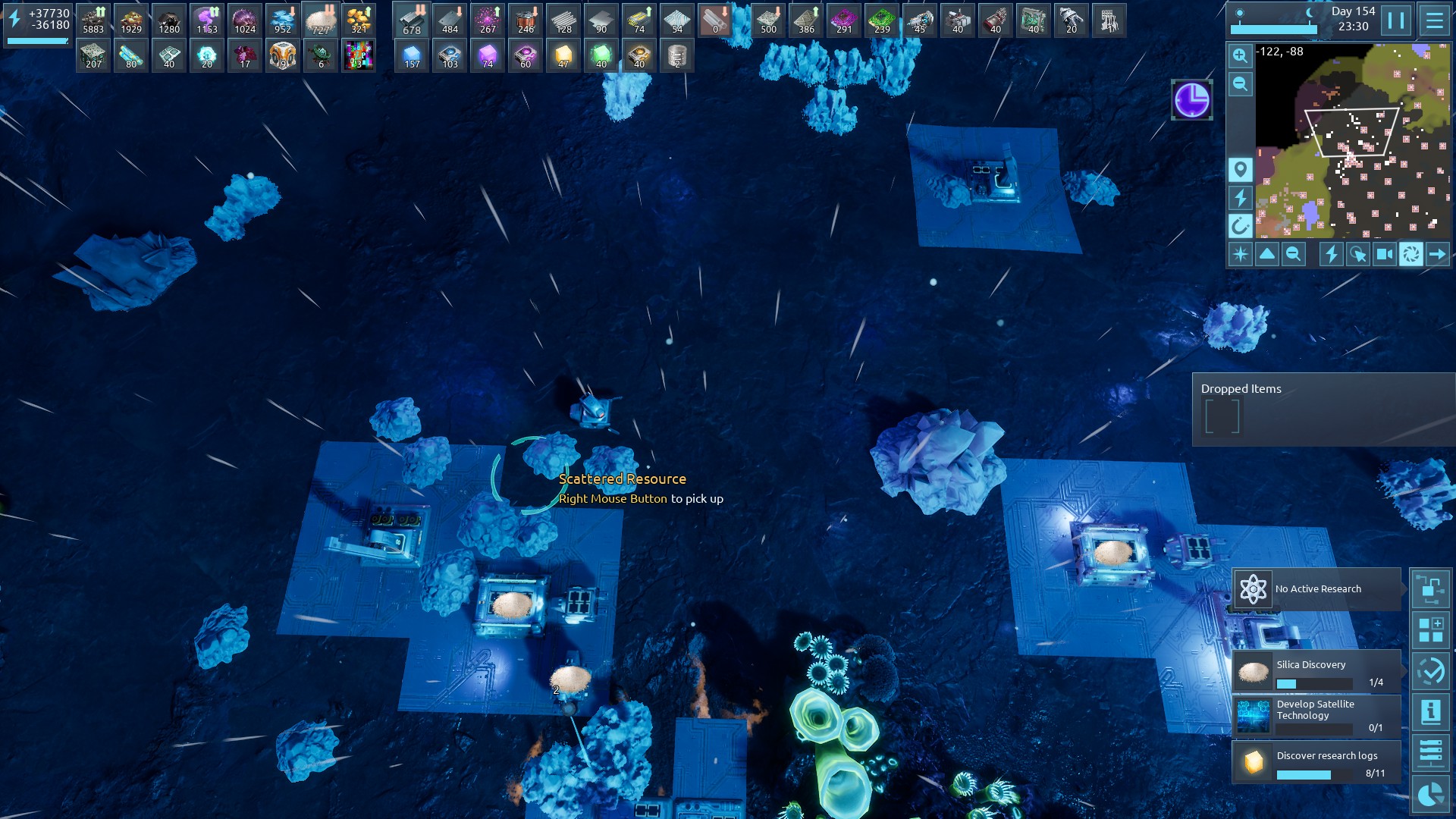
Task: Select the Silica Discovery objective
Action: [x=1316, y=671]
